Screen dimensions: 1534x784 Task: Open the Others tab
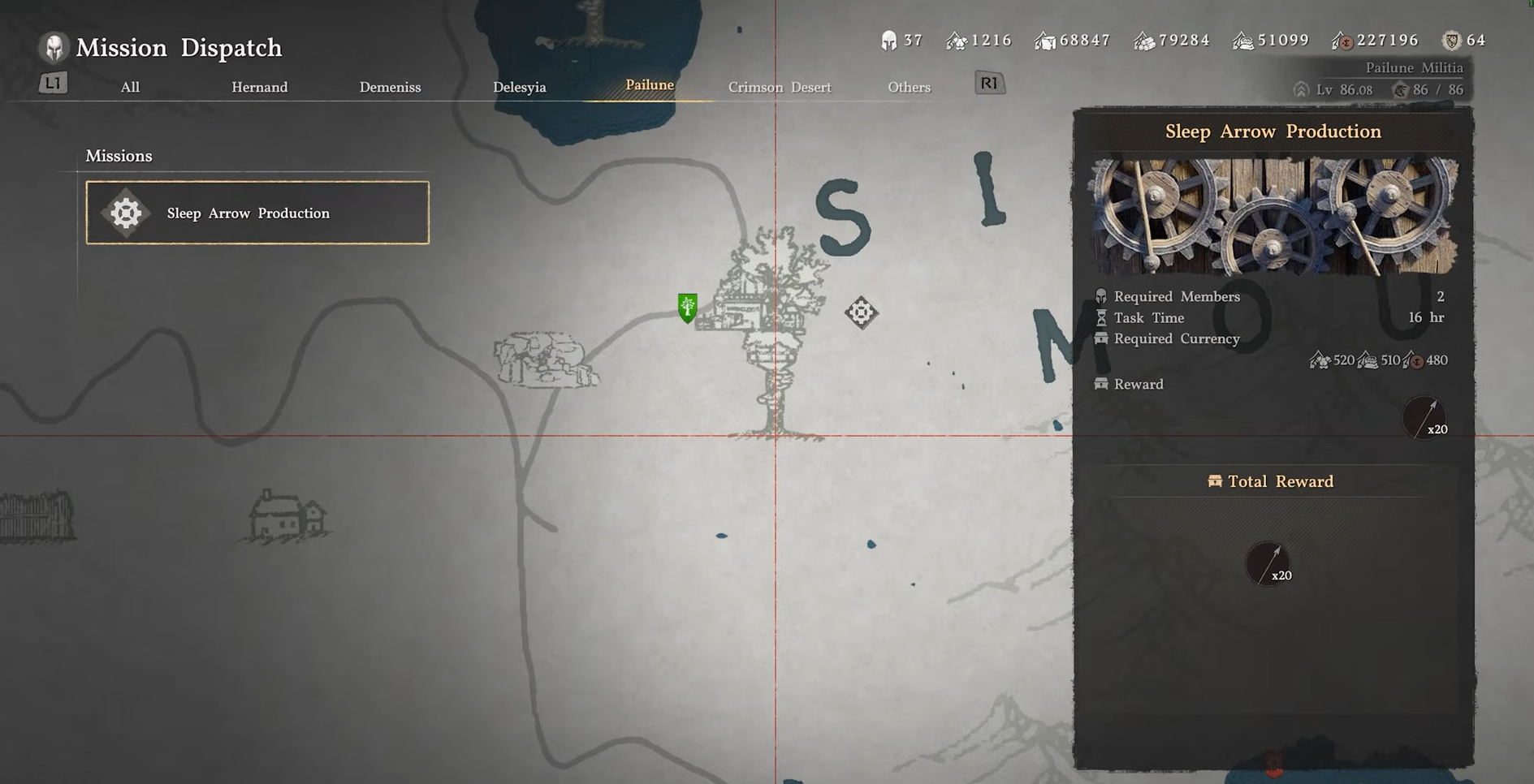point(909,87)
